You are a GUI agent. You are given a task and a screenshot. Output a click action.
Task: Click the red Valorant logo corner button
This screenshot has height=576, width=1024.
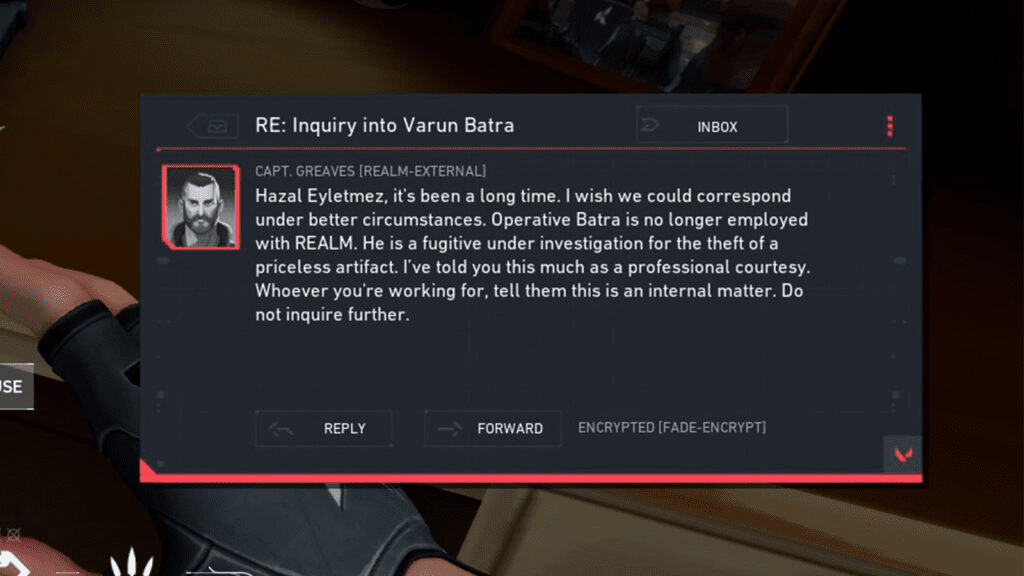(x=902, y=454)
